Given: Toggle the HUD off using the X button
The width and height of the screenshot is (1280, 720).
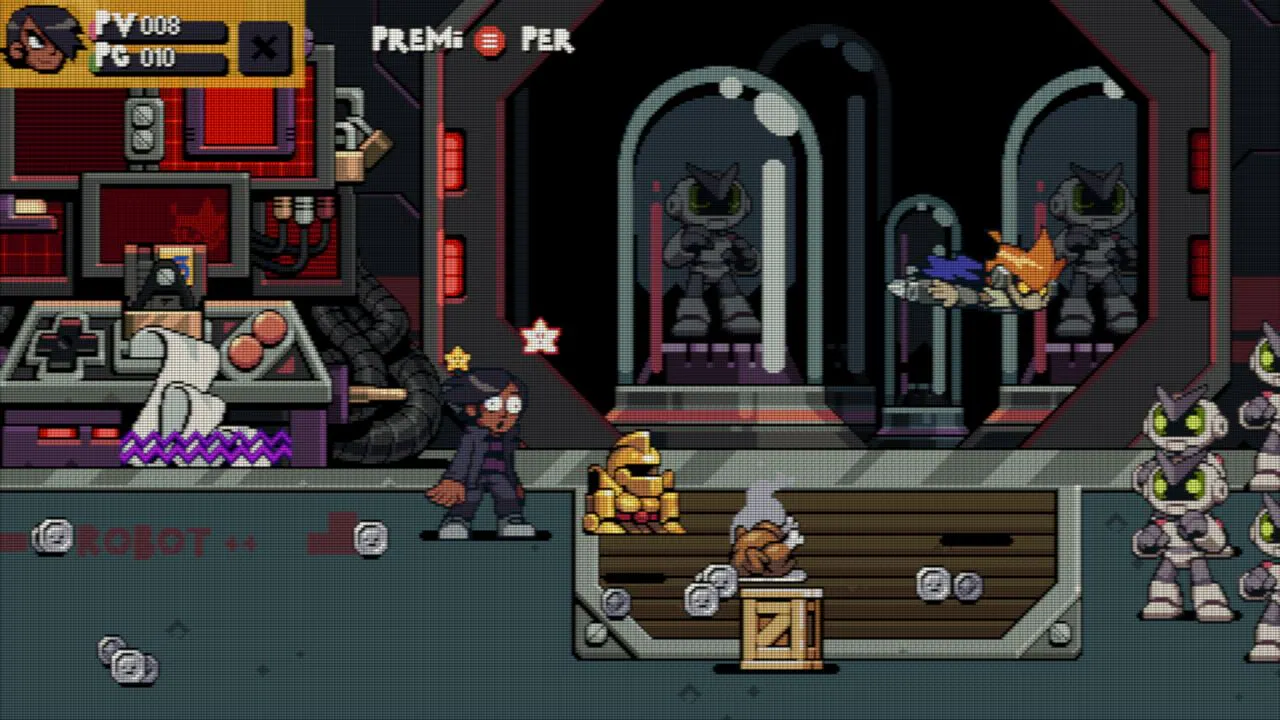Looking at the screenshot, I should point(264,48).
